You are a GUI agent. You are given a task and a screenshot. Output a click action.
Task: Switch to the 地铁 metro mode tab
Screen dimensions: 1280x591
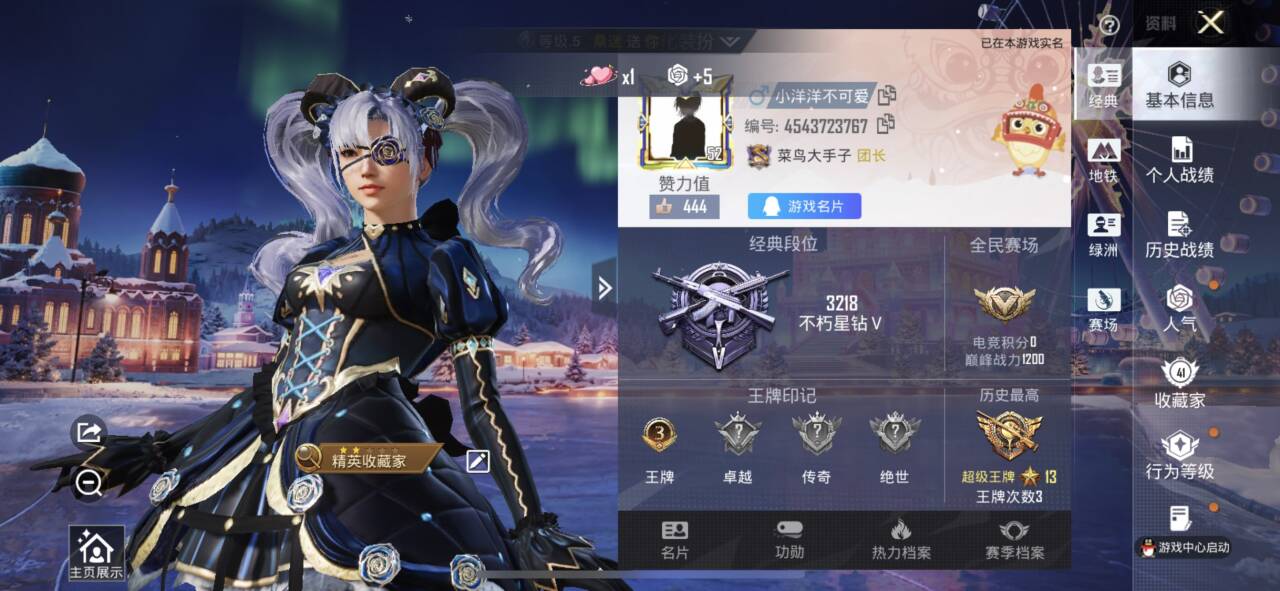1103,162
